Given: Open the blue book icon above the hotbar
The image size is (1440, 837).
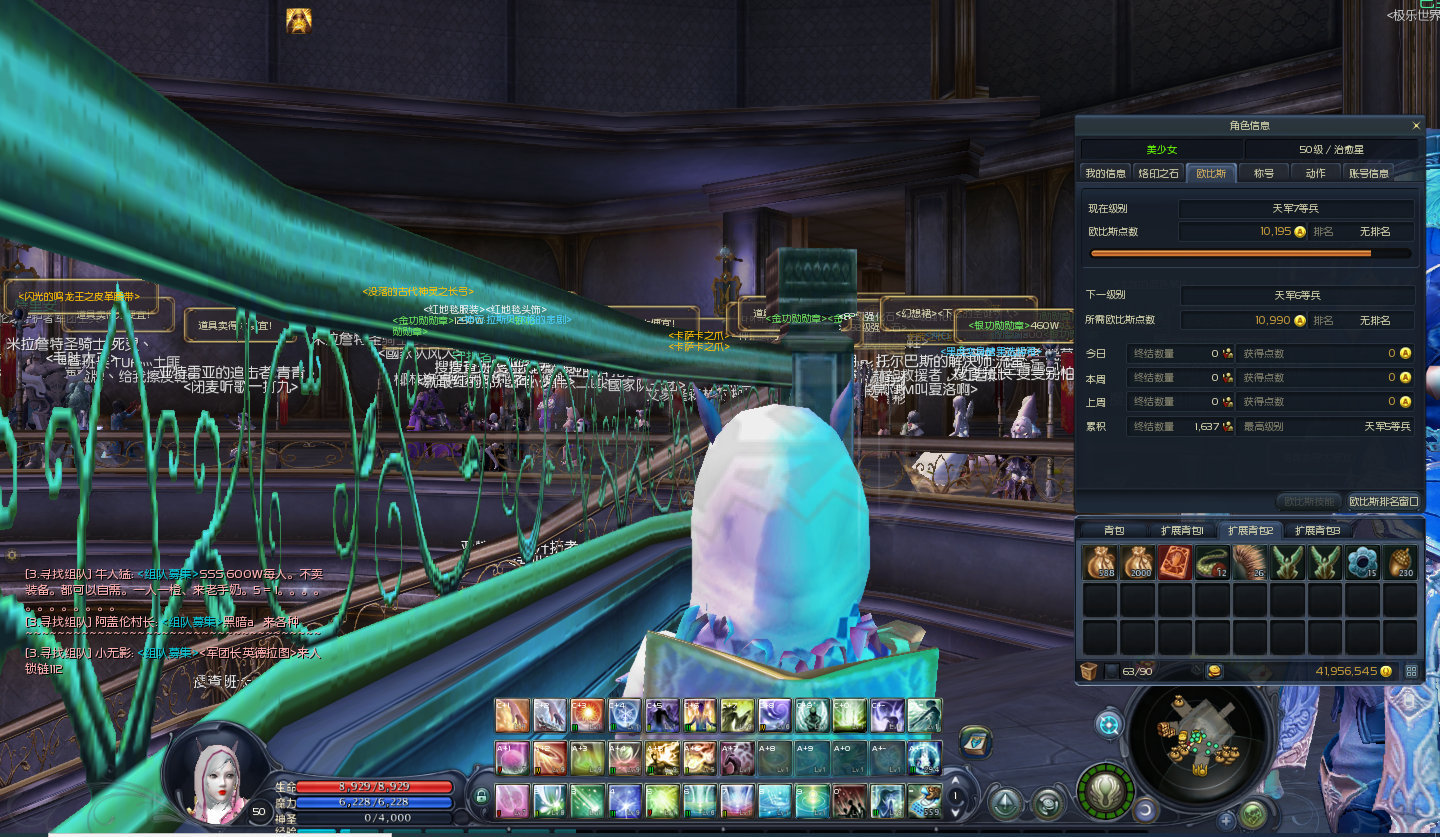Looking at the screenshot, I should 975,741.
